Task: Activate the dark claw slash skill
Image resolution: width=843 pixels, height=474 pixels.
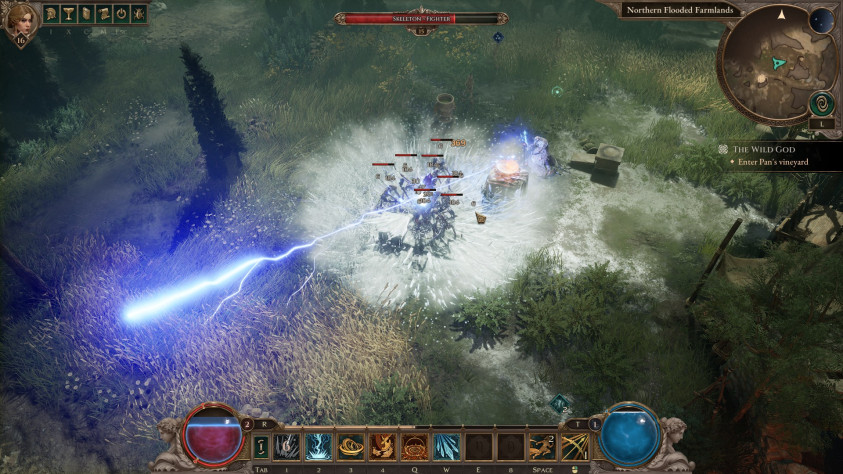Action: click(287, 446)
